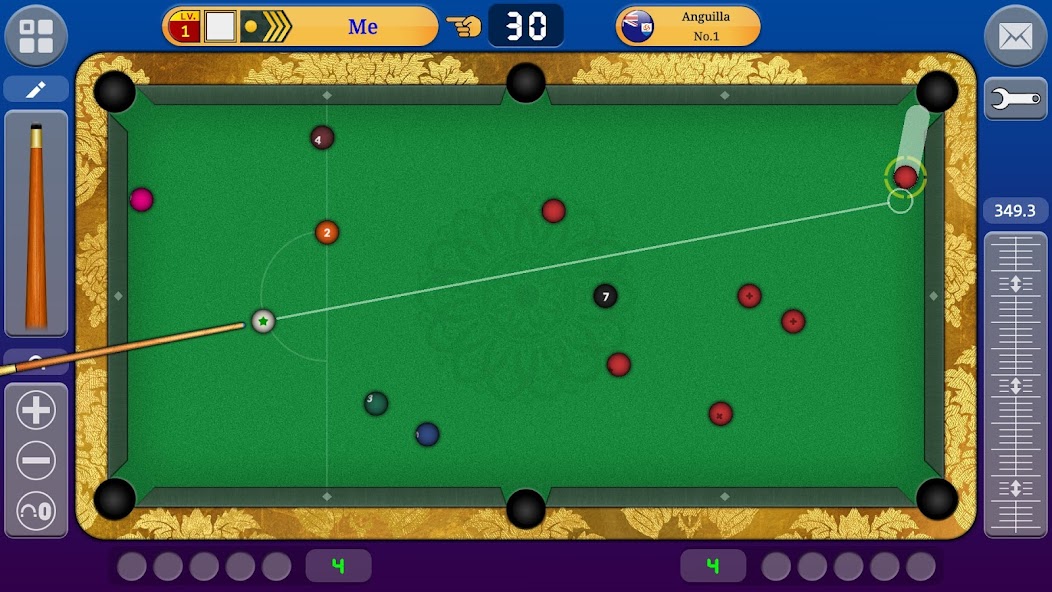Open the Anguilla opponent profile

(x=688, y=26)
